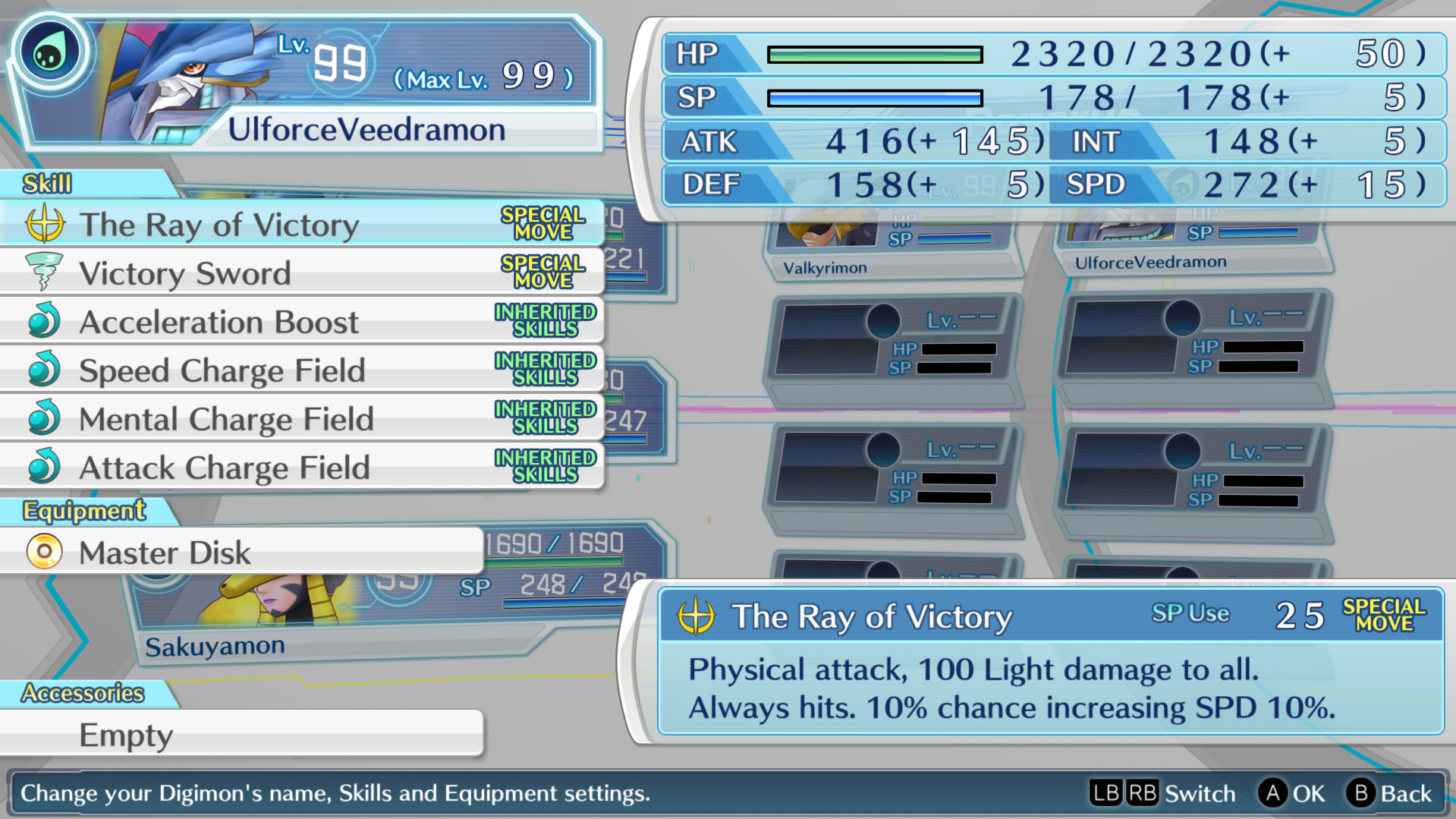Image resolution: width=1456 pixels, height=819 pixels.
Task: Click the Victory Sword tornado skill icon
Action: [46, 272]
